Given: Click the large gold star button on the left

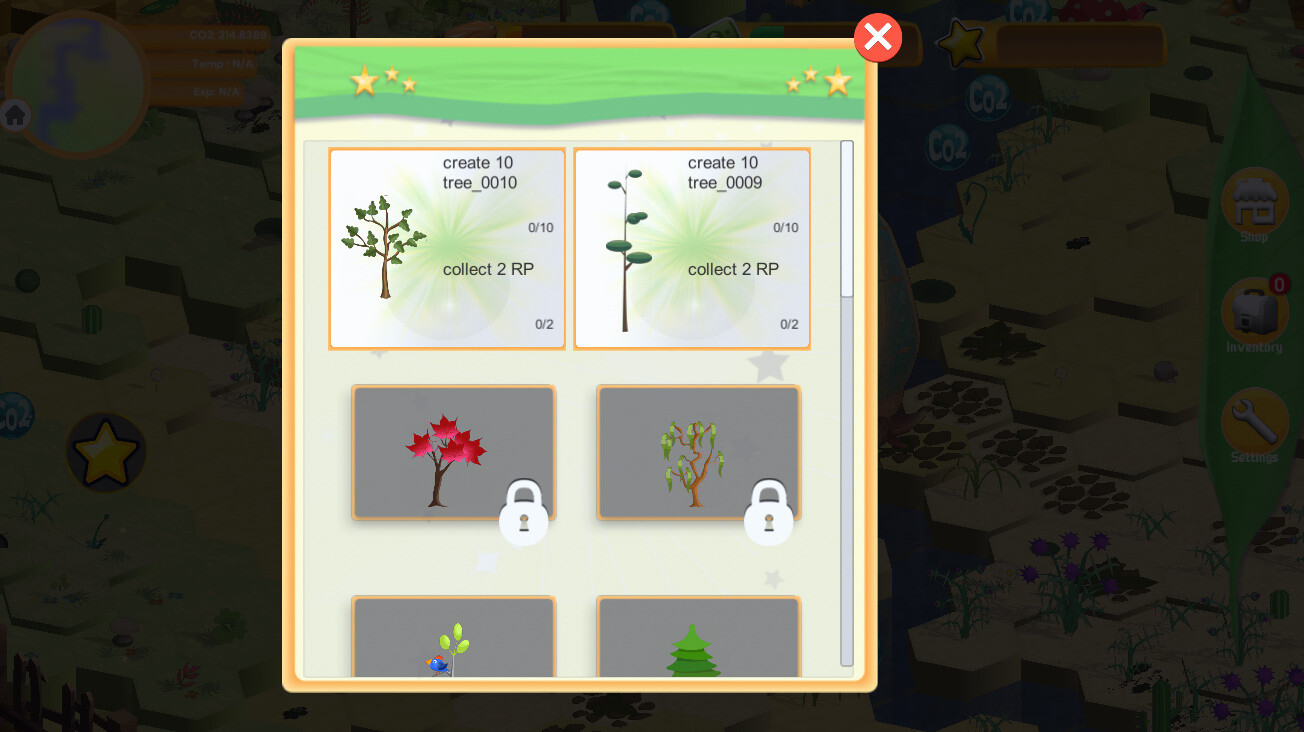Looking at the screenshot, I should [x=105, y=451].
